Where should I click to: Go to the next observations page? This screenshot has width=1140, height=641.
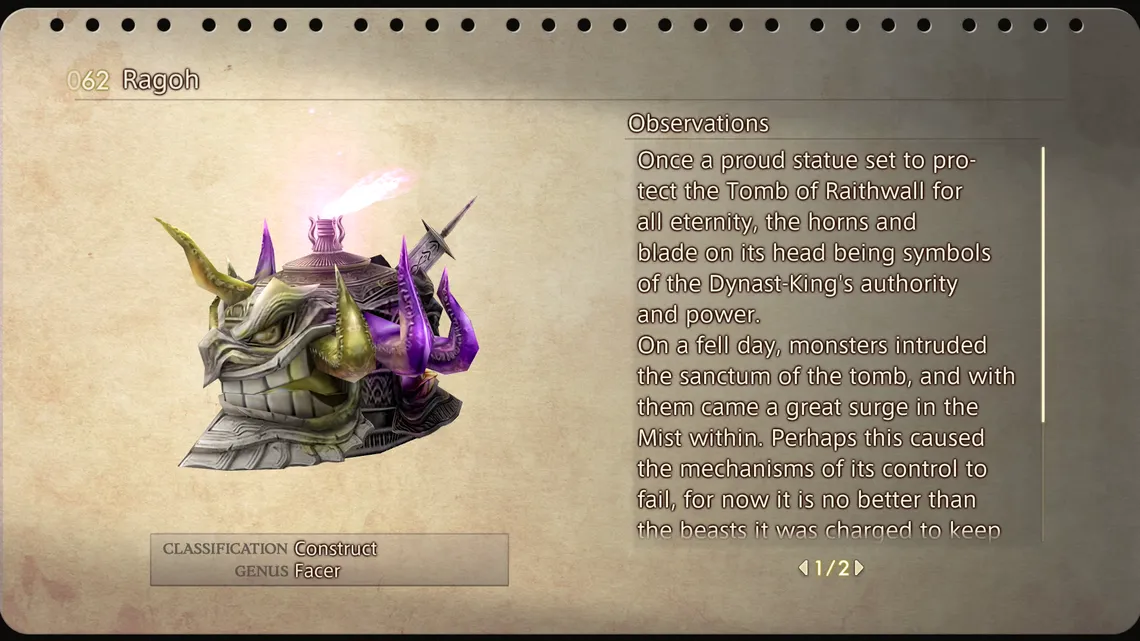click(859, 568)
